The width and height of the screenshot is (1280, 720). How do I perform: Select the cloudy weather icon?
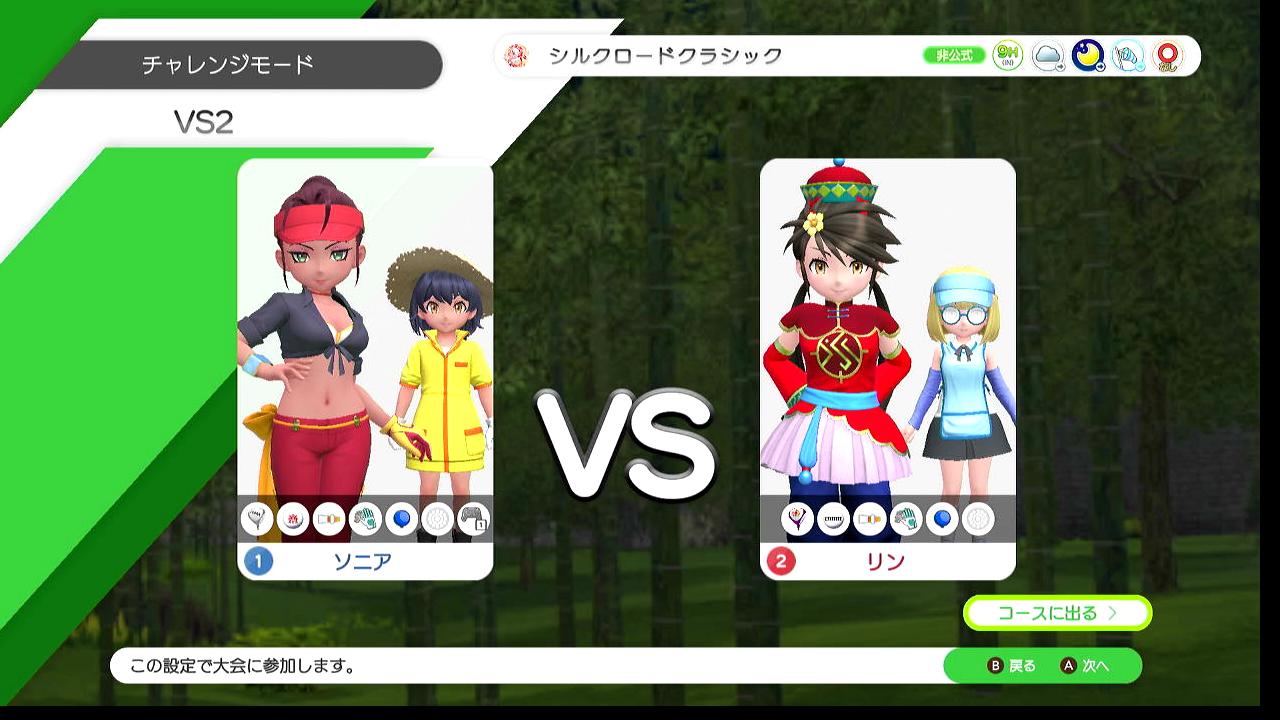[1048, 56]
